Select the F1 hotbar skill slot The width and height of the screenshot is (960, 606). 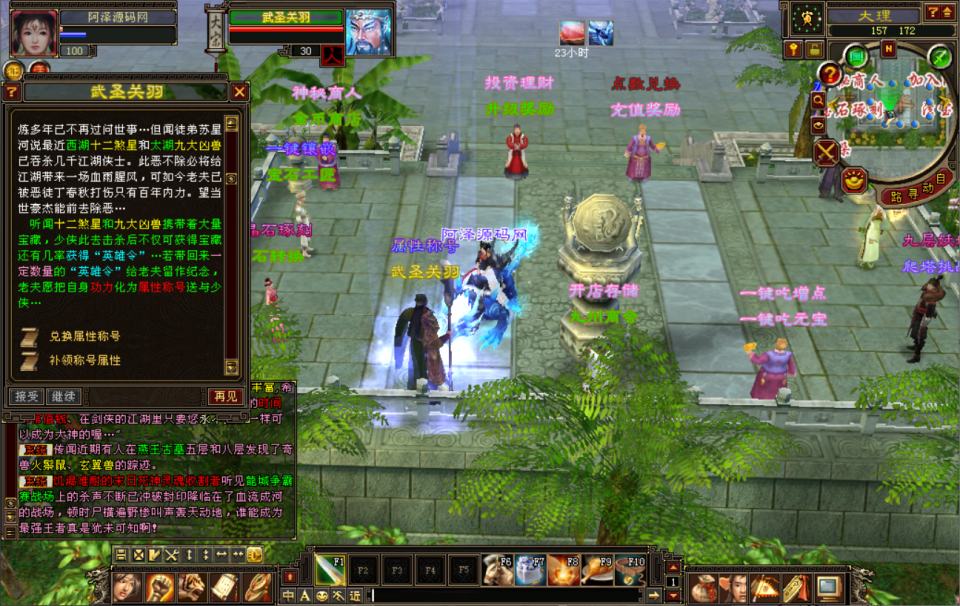(331, 569)
